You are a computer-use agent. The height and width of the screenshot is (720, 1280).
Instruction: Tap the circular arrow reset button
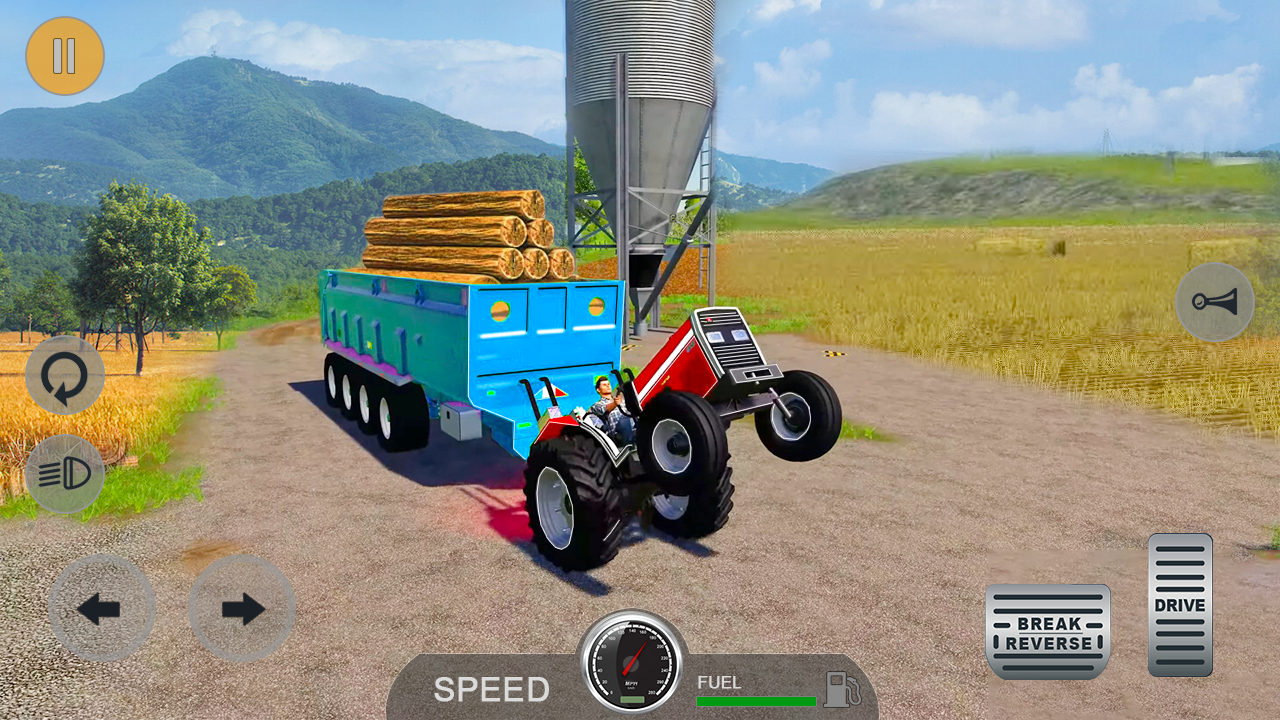[65, 375]
